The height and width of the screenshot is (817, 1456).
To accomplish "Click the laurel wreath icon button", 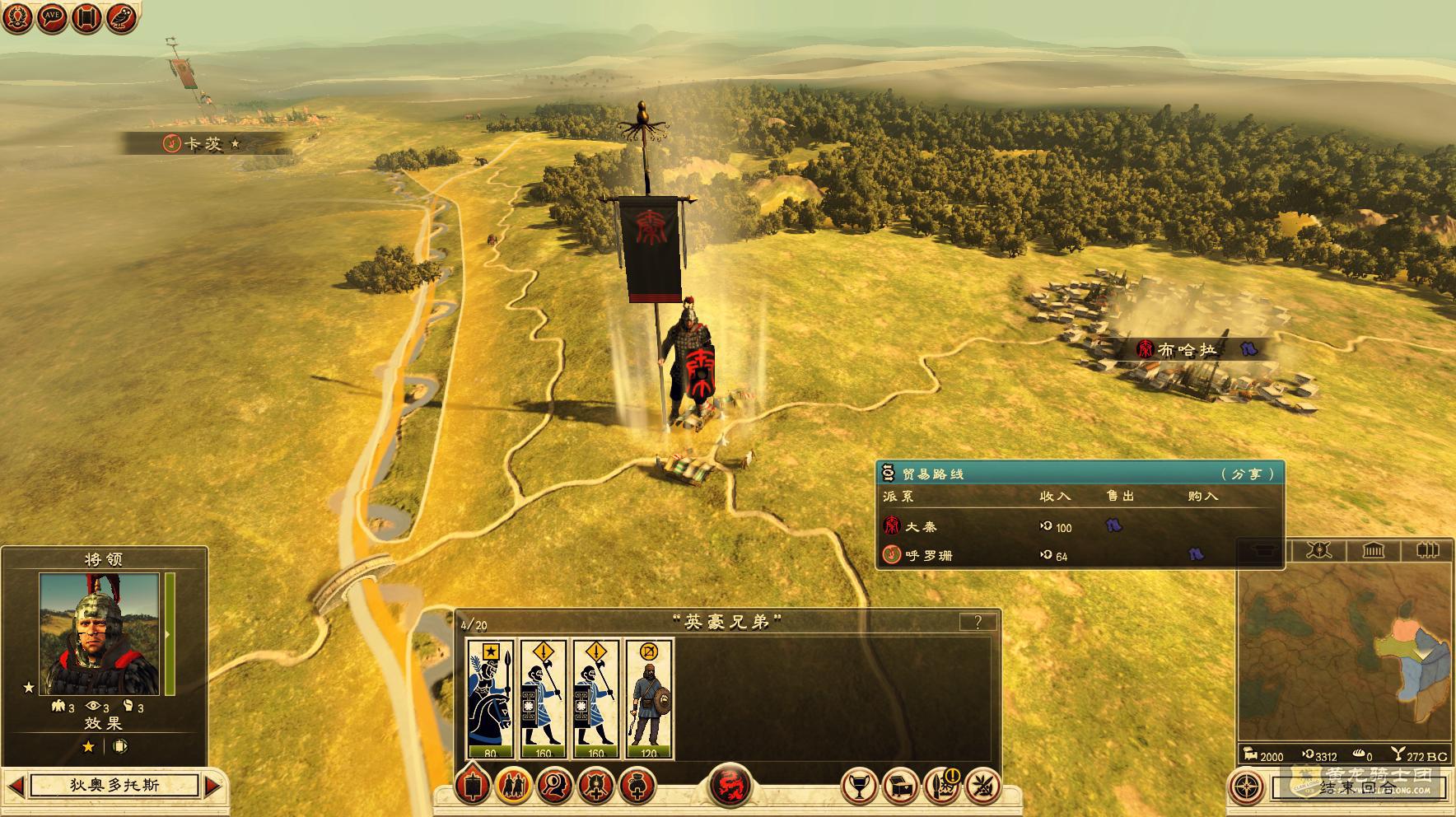I will click(16, 17).
